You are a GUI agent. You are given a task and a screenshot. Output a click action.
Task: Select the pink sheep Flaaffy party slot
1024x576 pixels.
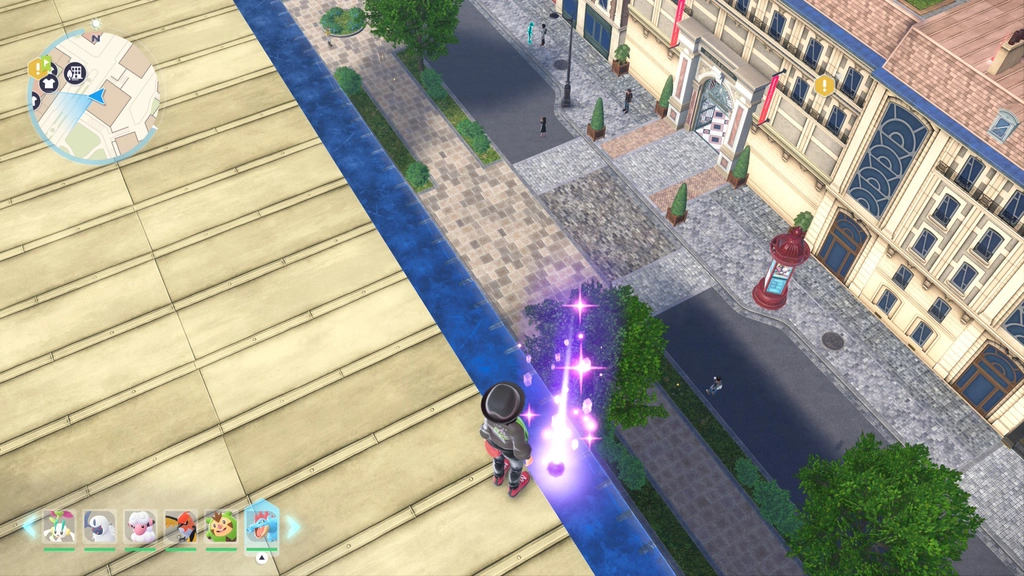[x=140, y=526]
